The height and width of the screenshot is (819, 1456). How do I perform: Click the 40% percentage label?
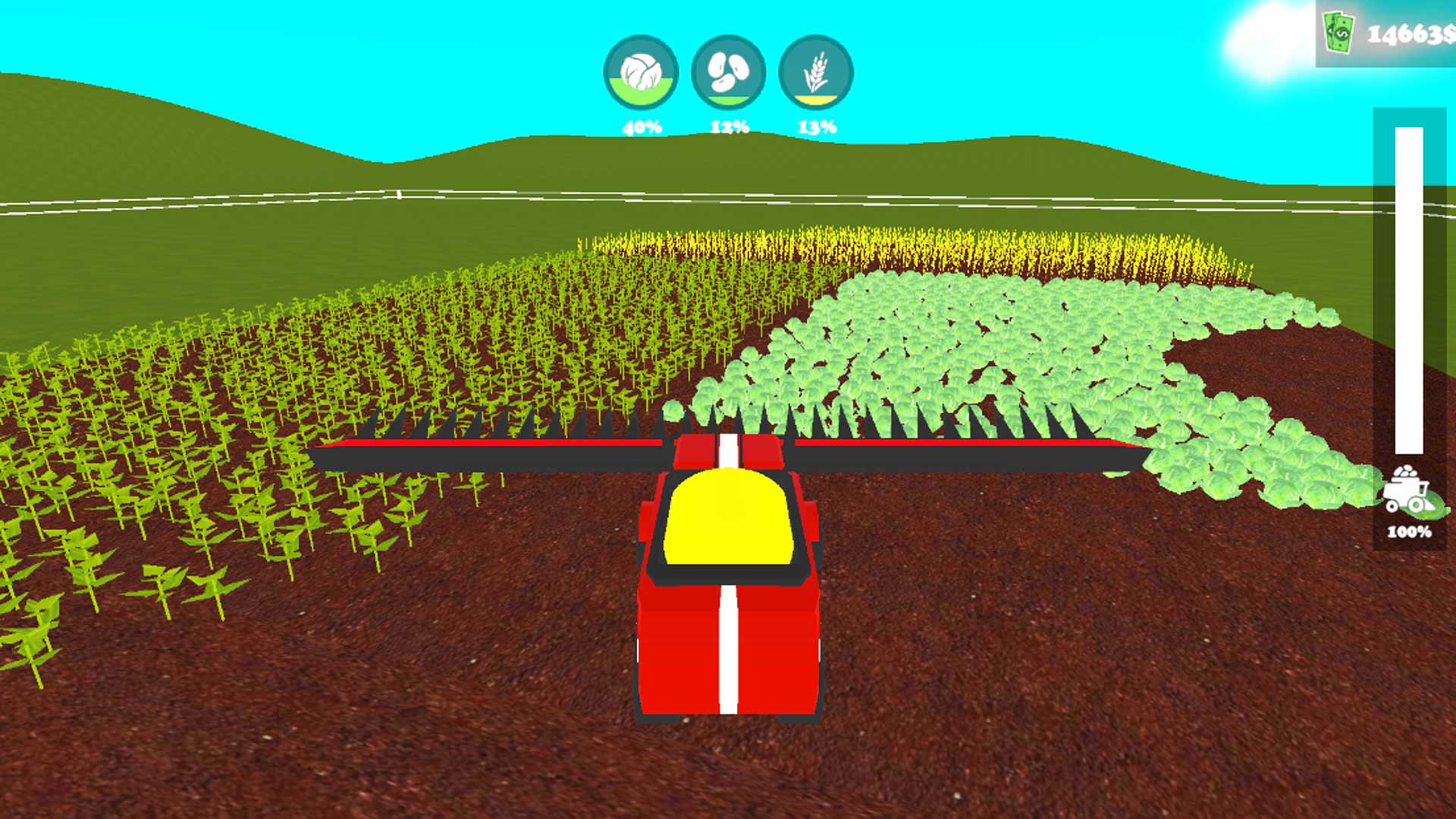click(x=641, y=127)
